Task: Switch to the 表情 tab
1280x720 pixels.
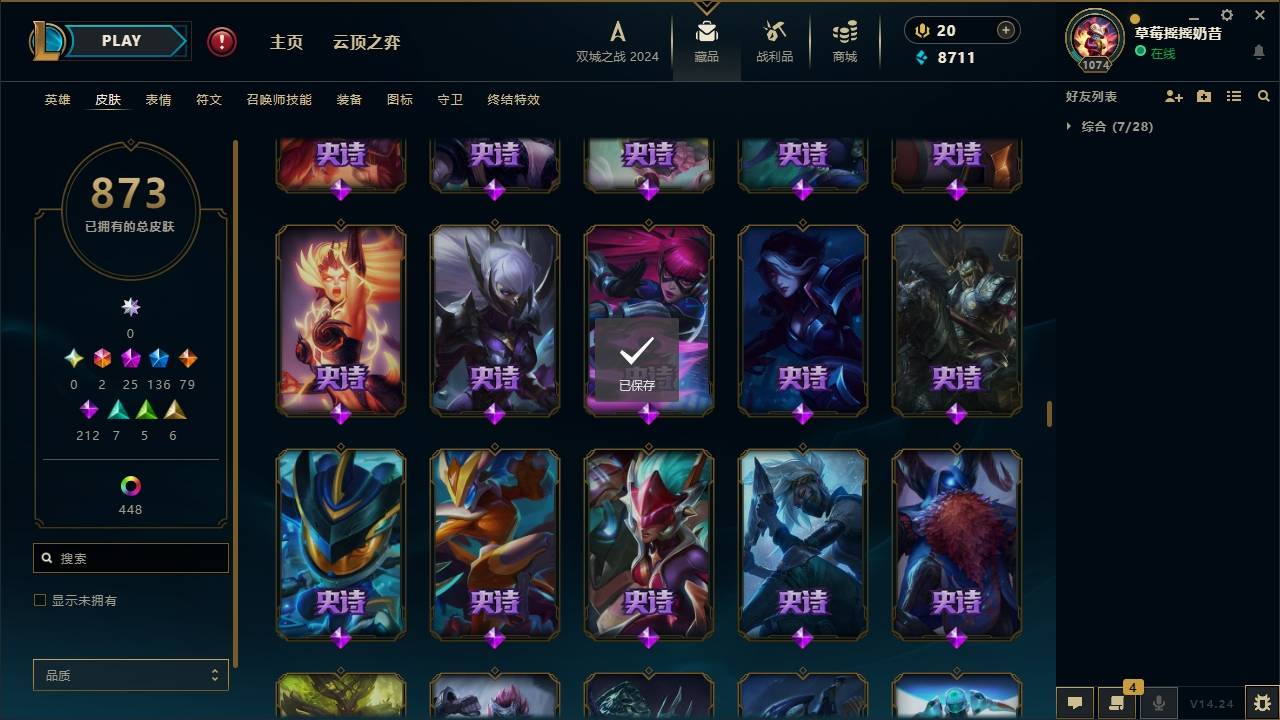Action: point(158,100)
